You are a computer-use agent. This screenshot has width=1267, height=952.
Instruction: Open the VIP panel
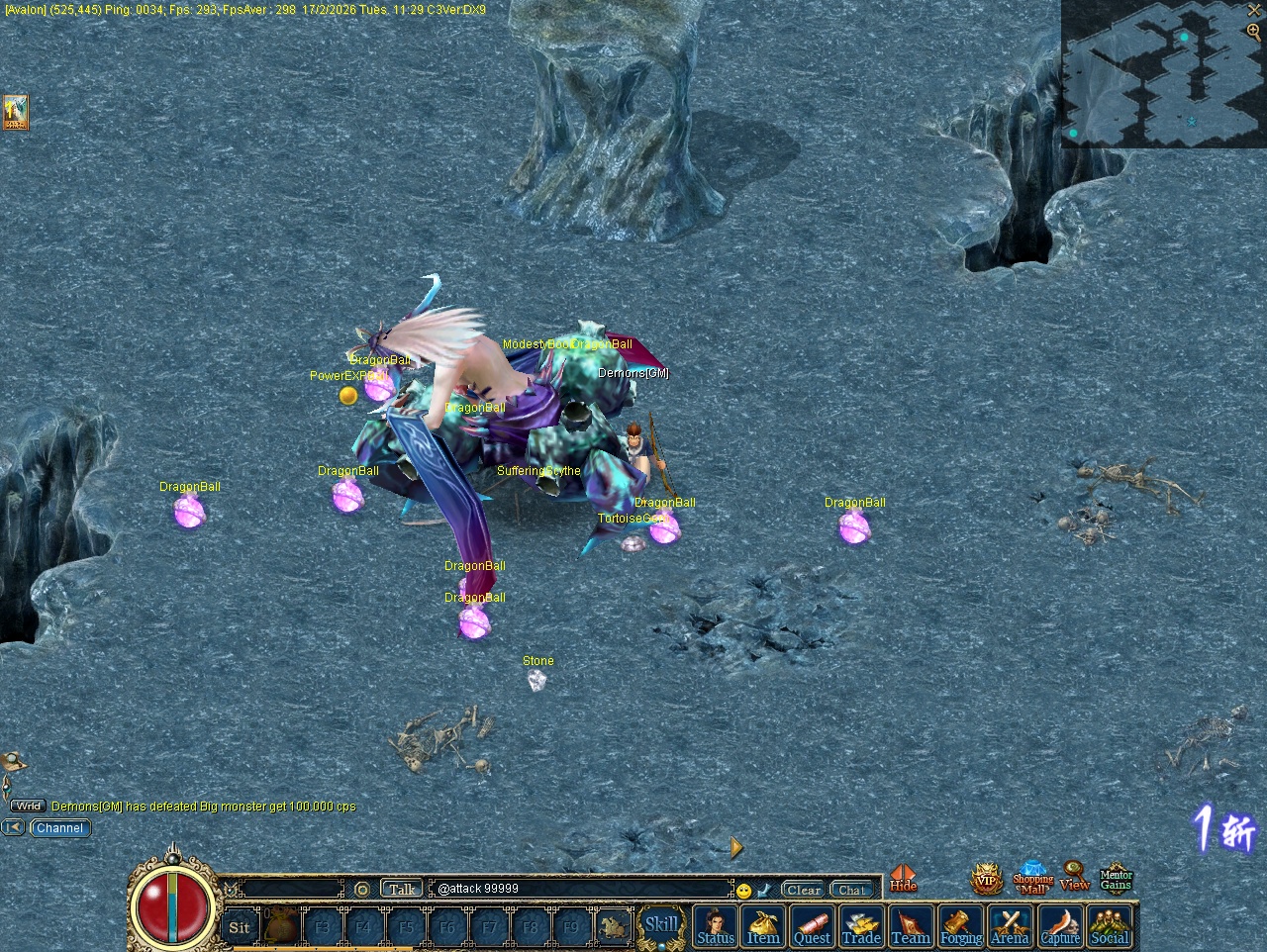(x=986, y=879)
